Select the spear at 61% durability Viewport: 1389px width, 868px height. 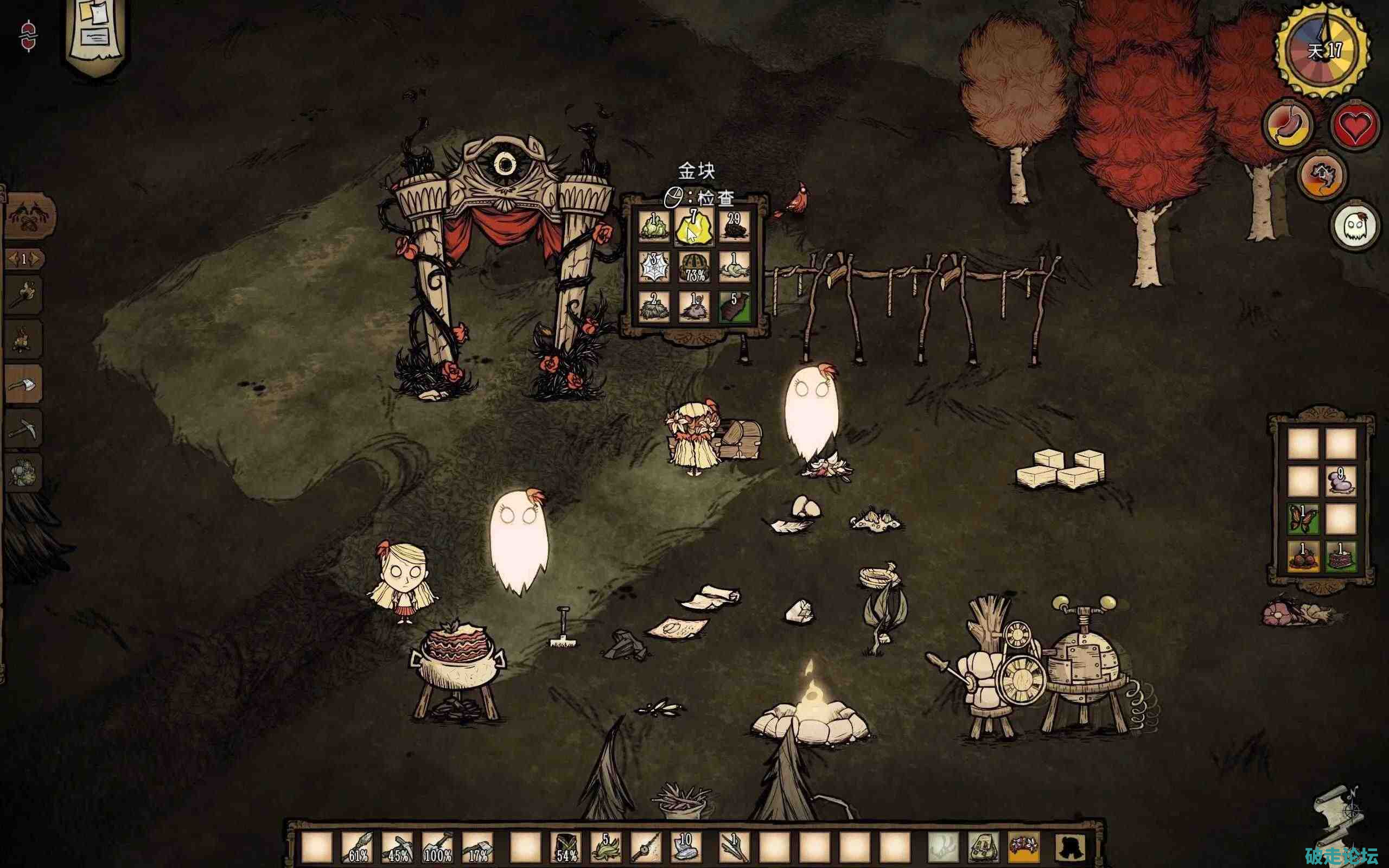(358, 848)
